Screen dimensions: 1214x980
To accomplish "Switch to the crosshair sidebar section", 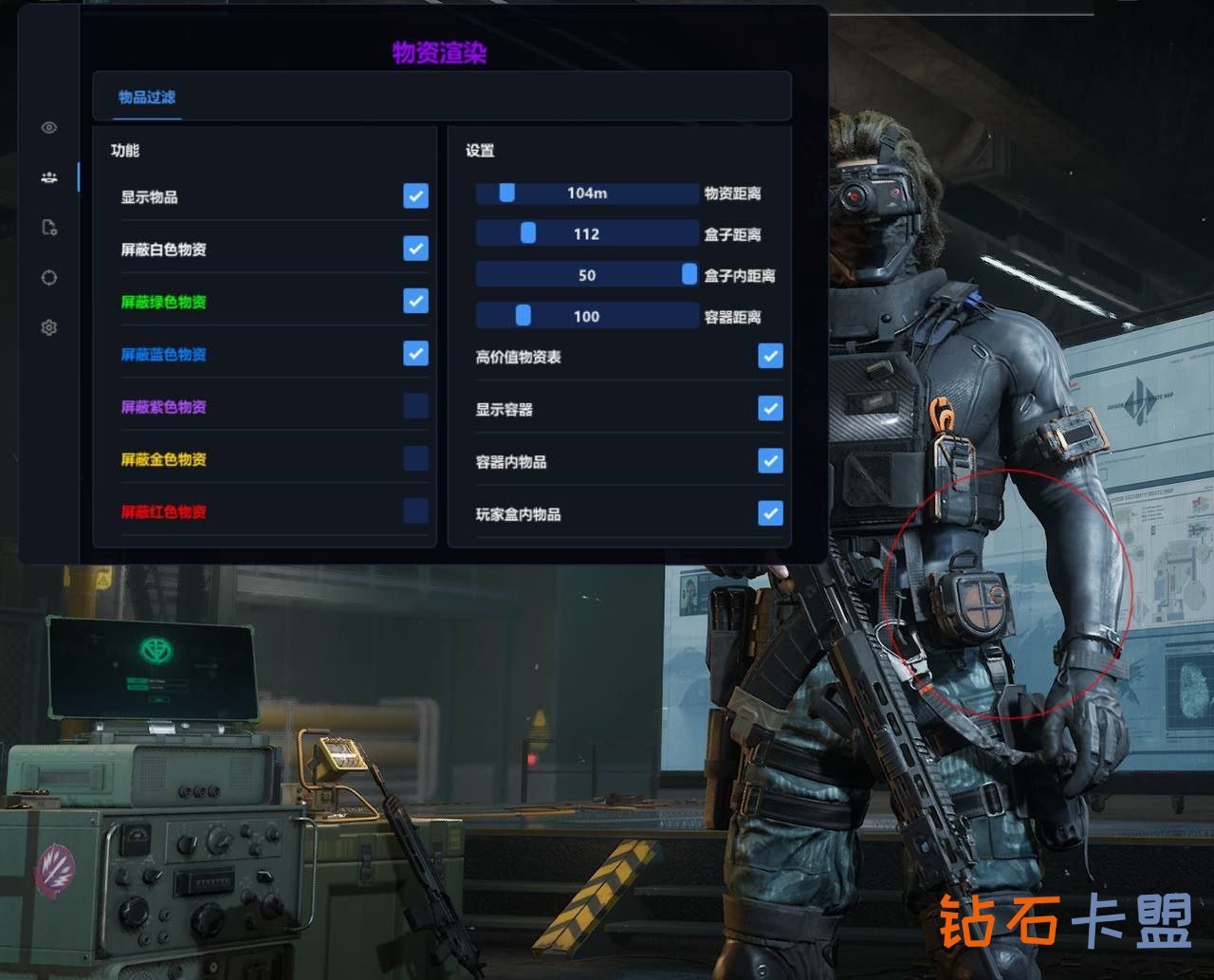I will [x=49, y=278].
